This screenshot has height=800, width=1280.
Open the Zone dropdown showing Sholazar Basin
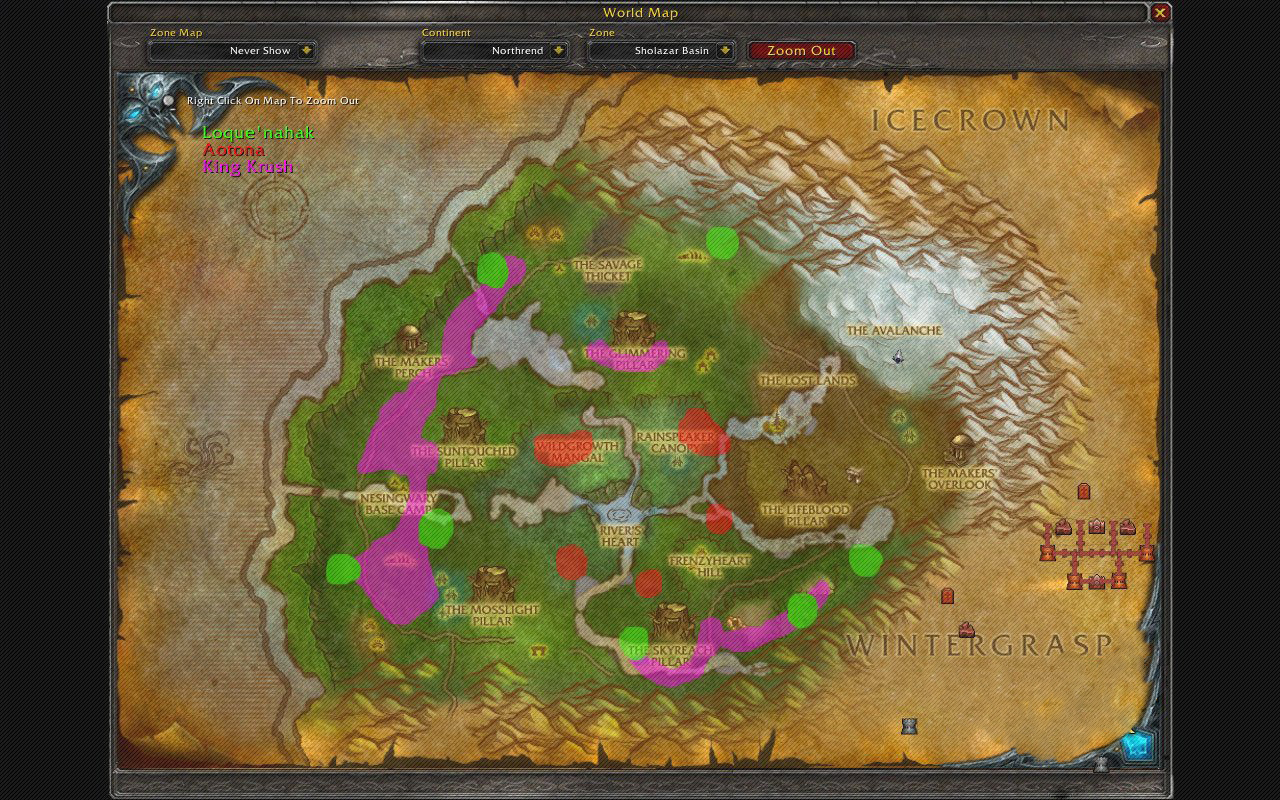[x=662, y=50]
